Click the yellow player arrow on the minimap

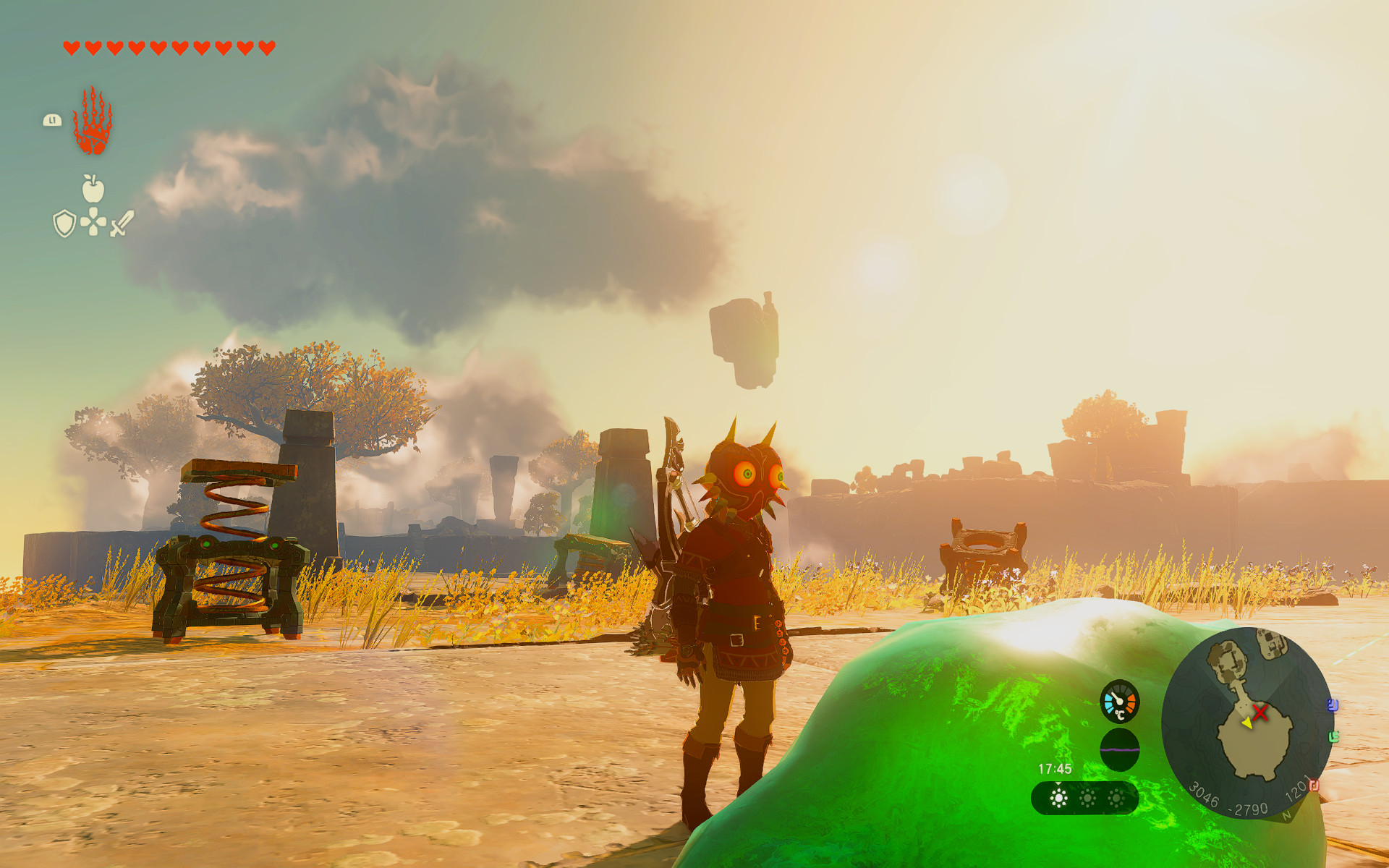point(1247,724)
